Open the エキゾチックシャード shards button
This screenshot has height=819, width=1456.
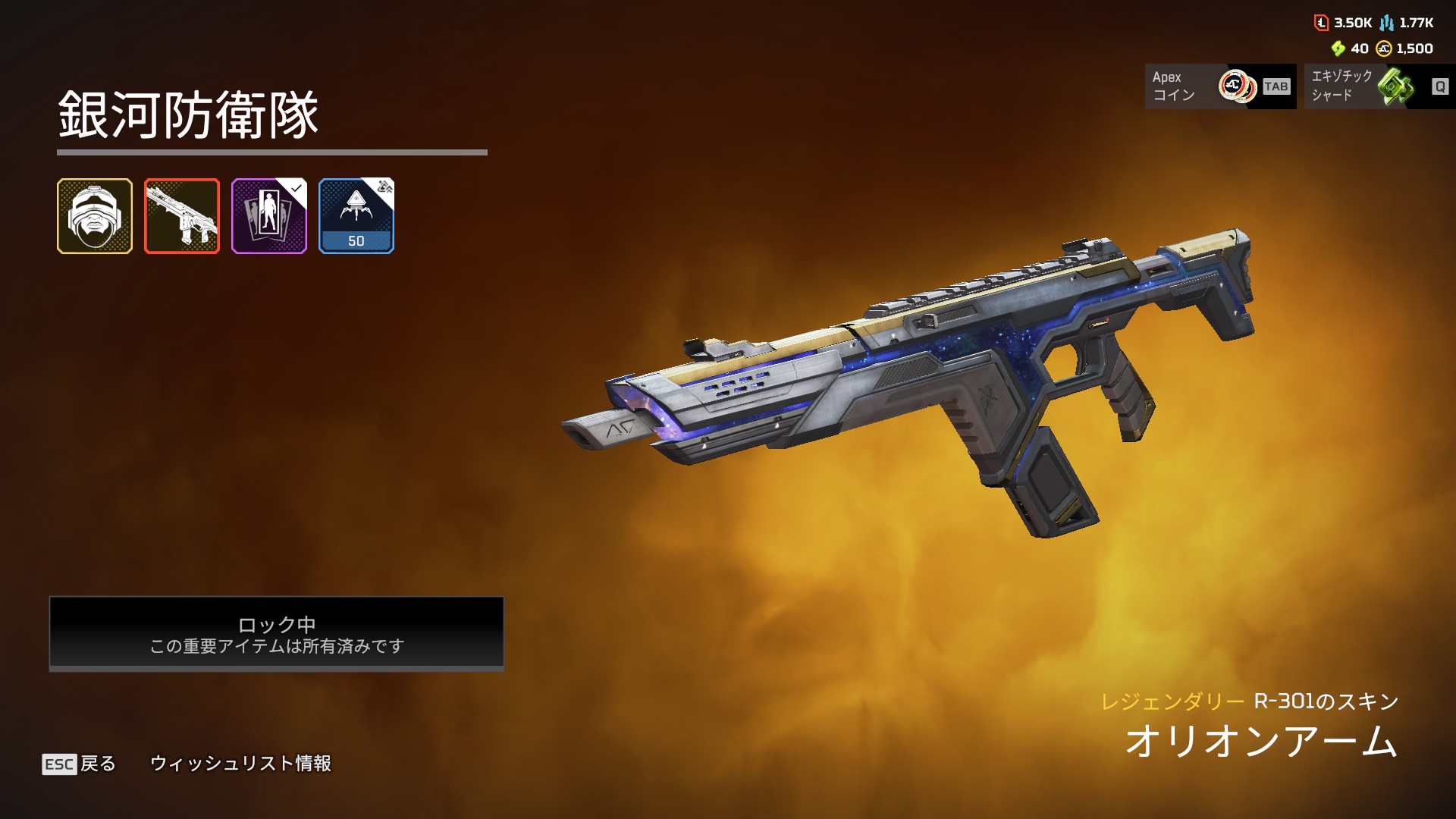click(x=1379, y=86)
